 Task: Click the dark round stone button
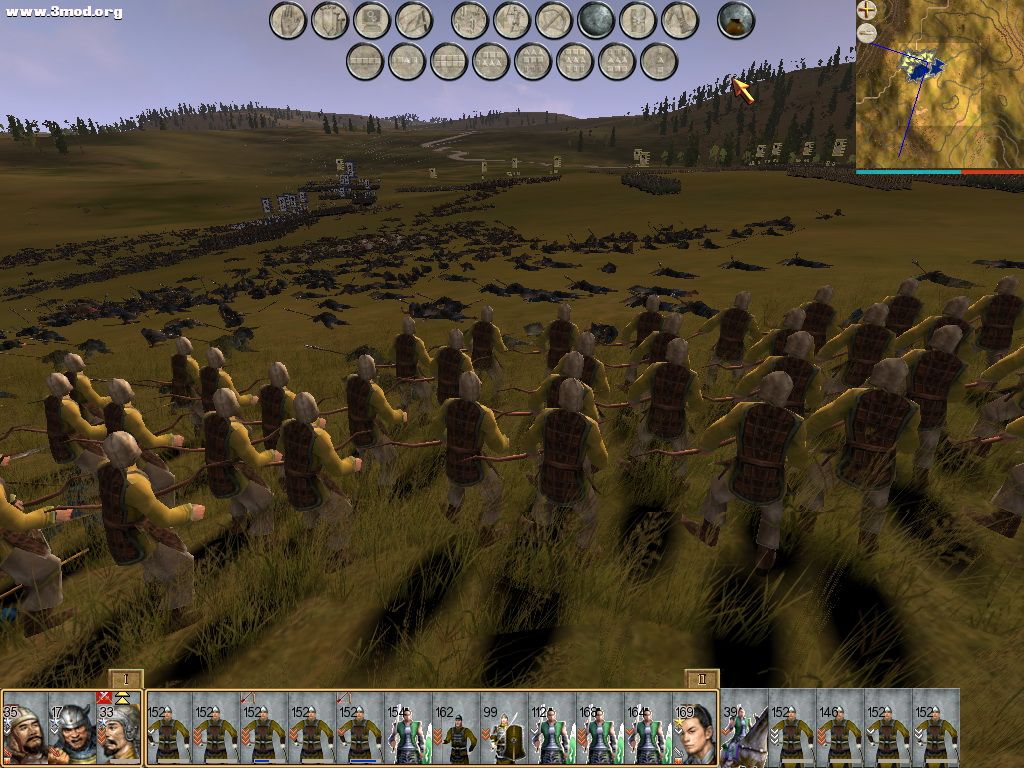596,20
